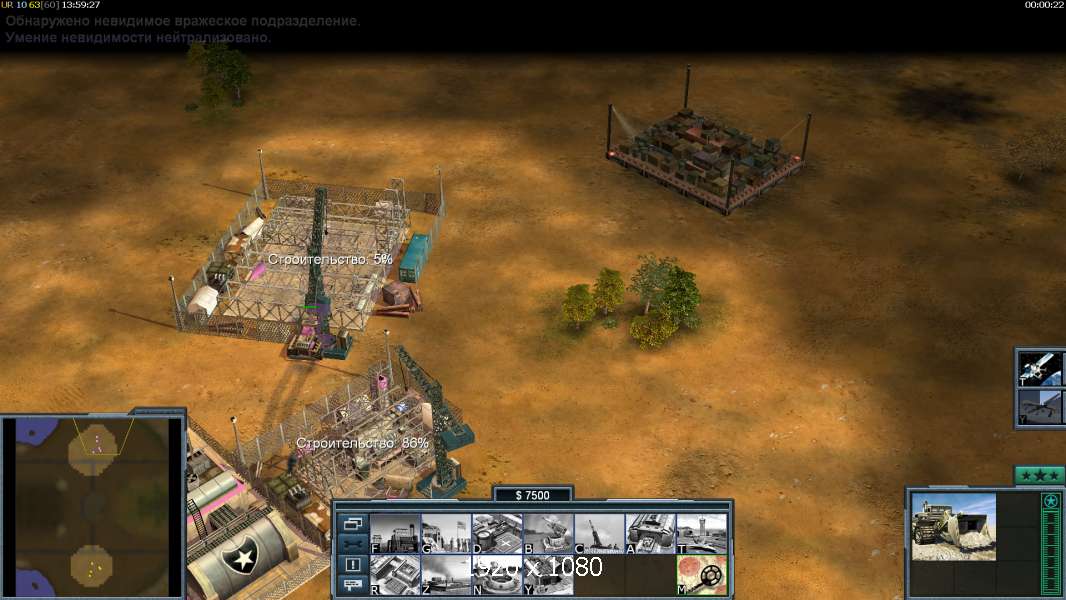
Task: Toggle the wrench repair button
Action: 353,544
